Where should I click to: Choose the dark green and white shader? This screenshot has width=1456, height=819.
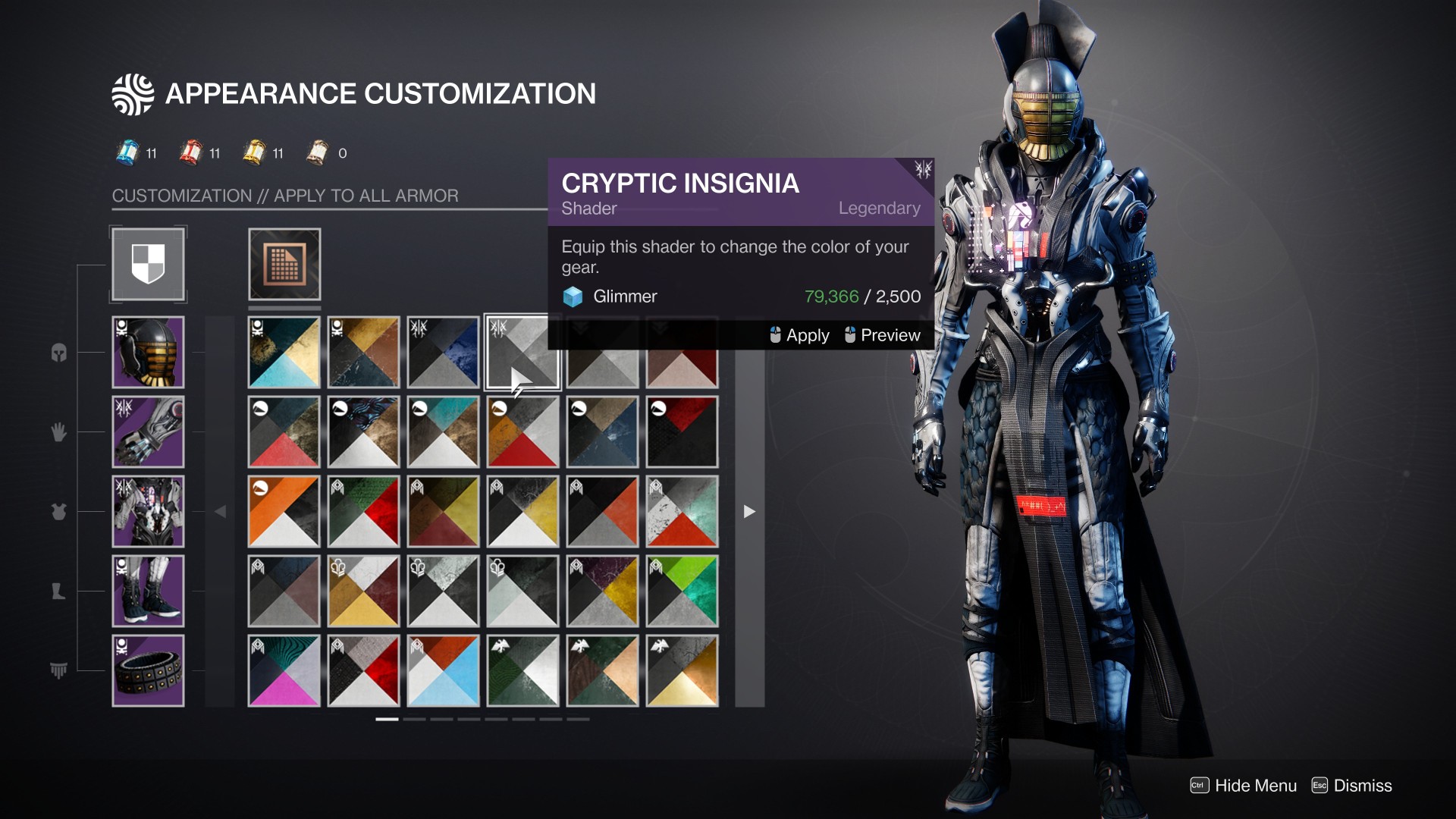click(x=523, y=671)
